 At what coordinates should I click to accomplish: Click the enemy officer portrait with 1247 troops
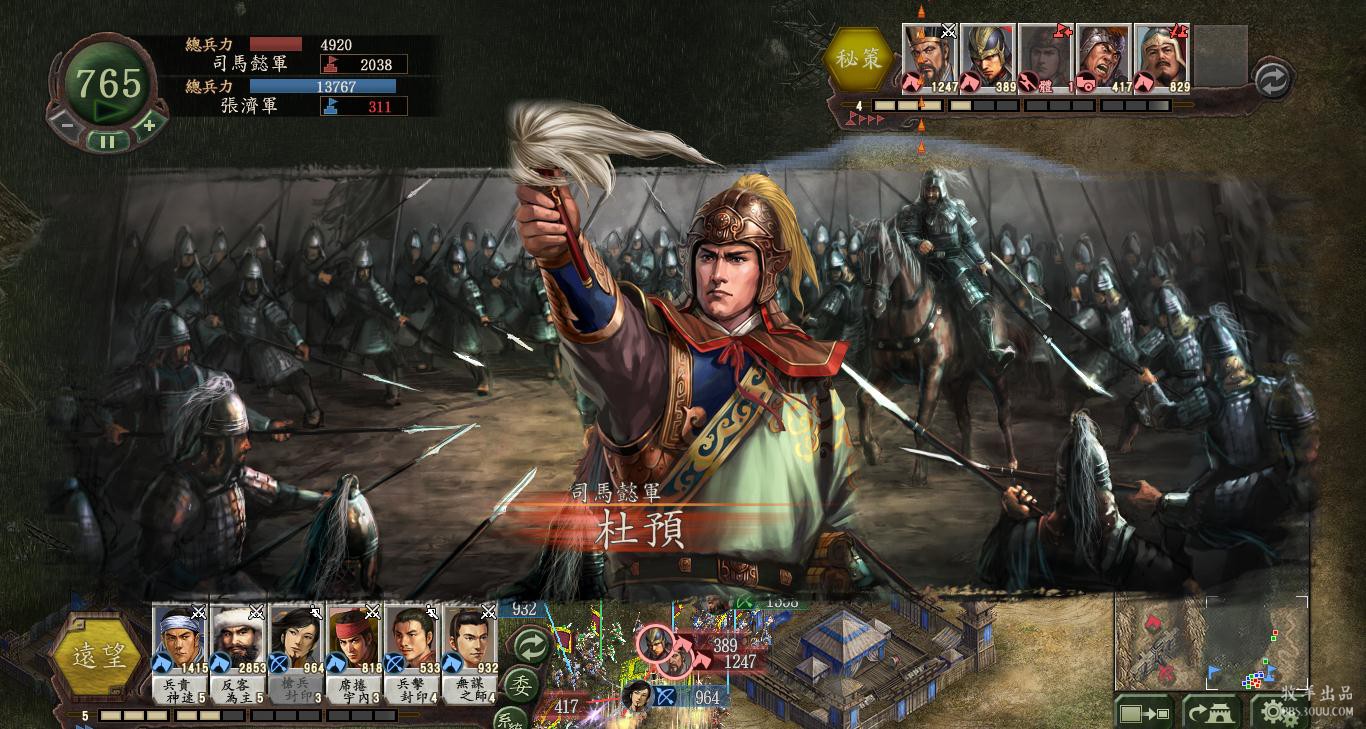tap(930, 57)
